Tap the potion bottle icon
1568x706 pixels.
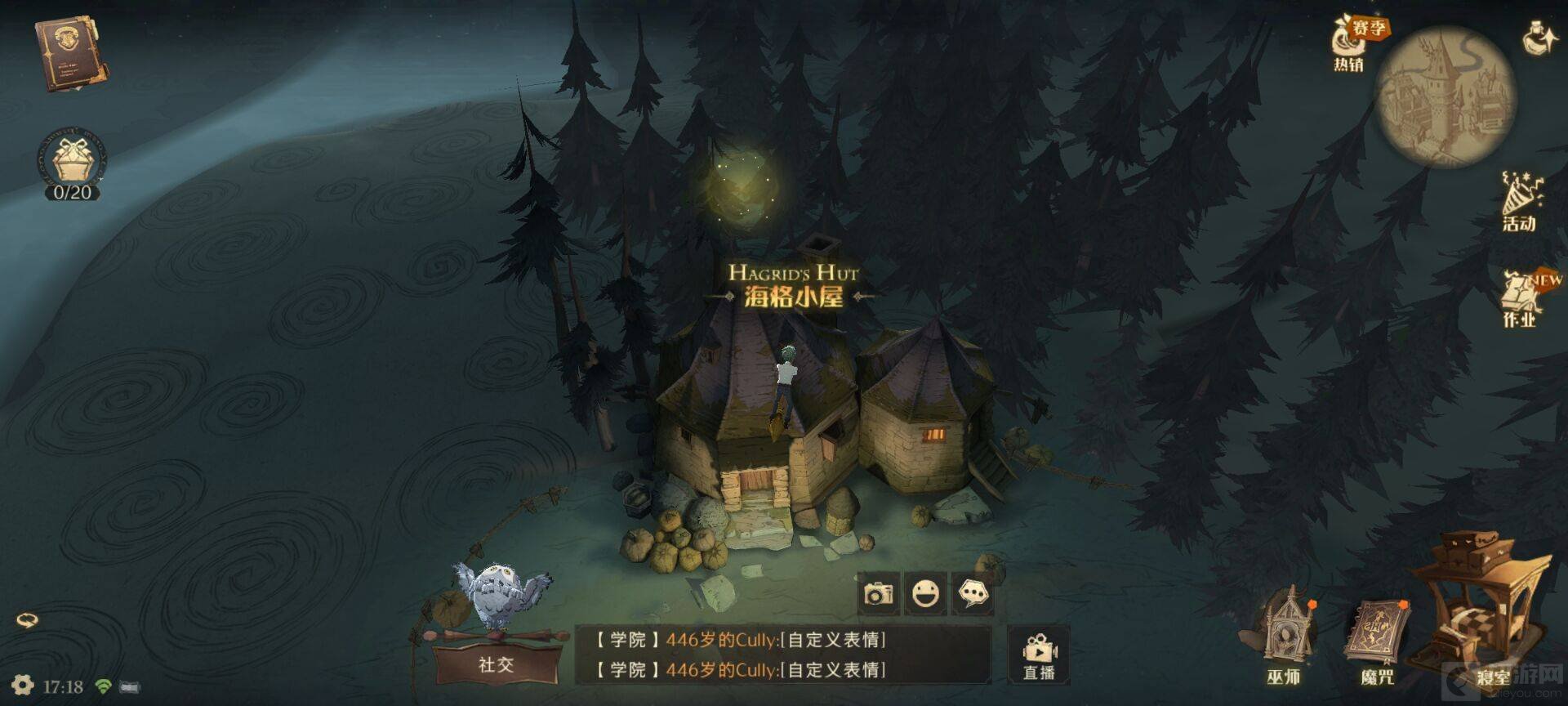tap(1538, 38)
